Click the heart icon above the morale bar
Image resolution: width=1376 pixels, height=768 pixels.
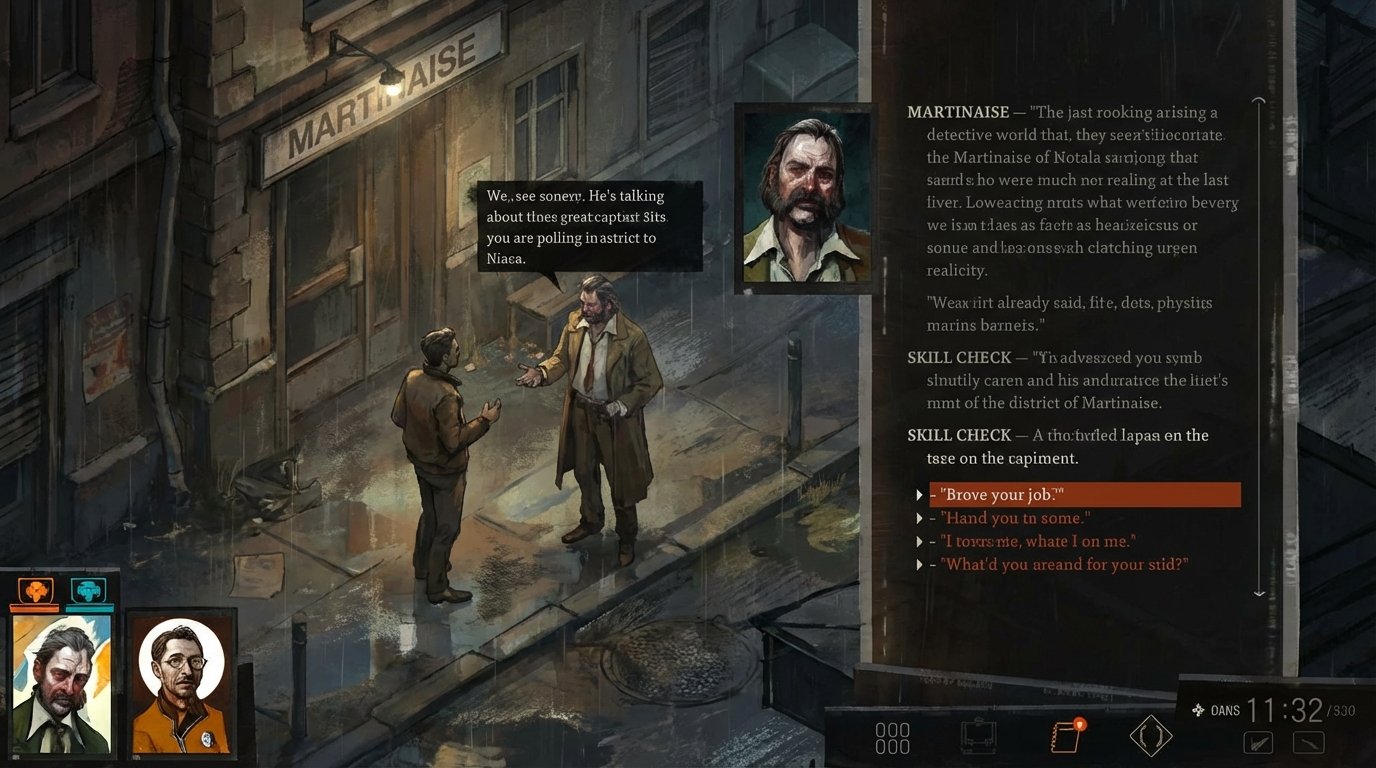pos(88,590)
